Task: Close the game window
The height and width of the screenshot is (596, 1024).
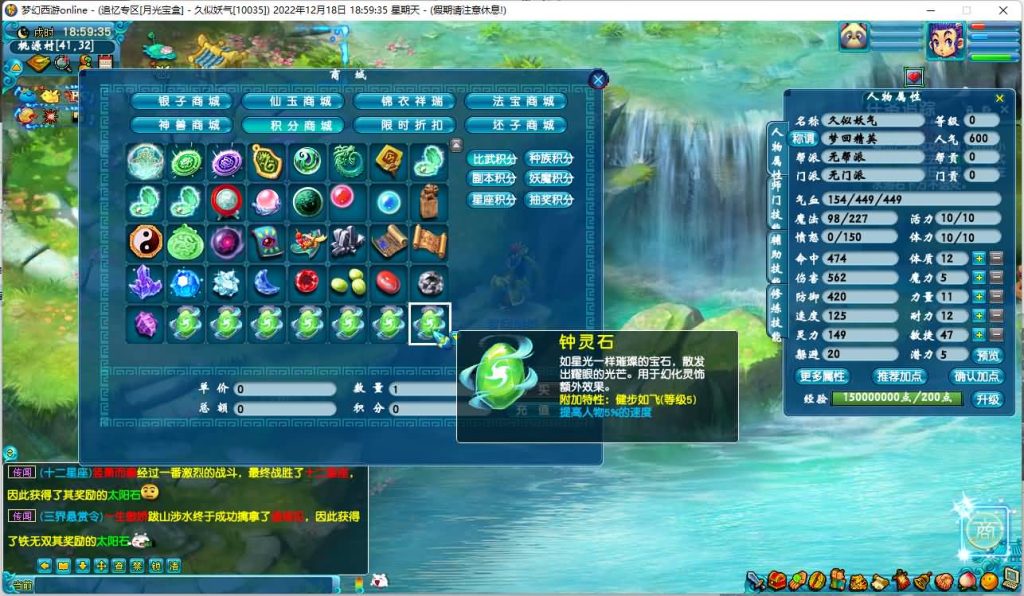Action: [1001, 10]
